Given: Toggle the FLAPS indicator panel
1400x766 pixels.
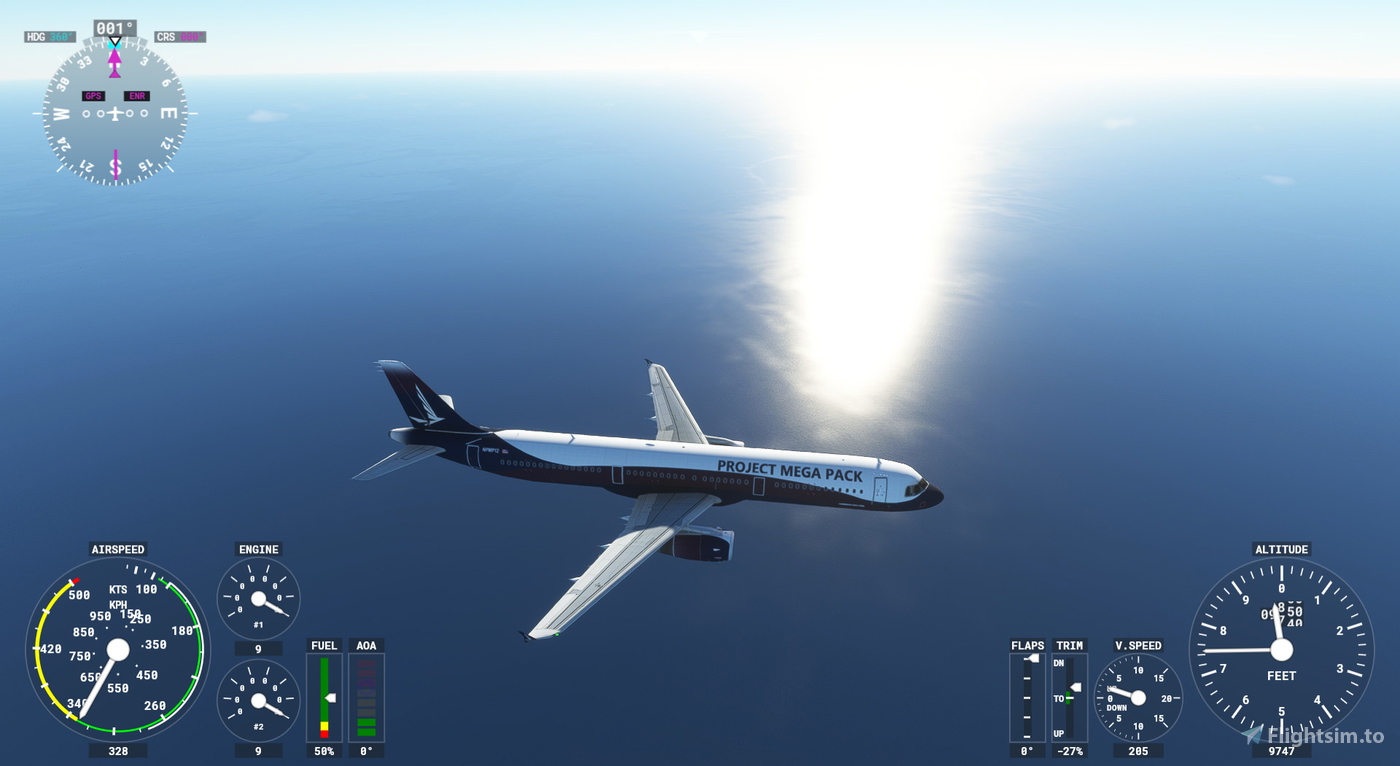Looking at the screenshot, I should [x=1027, y=695].
